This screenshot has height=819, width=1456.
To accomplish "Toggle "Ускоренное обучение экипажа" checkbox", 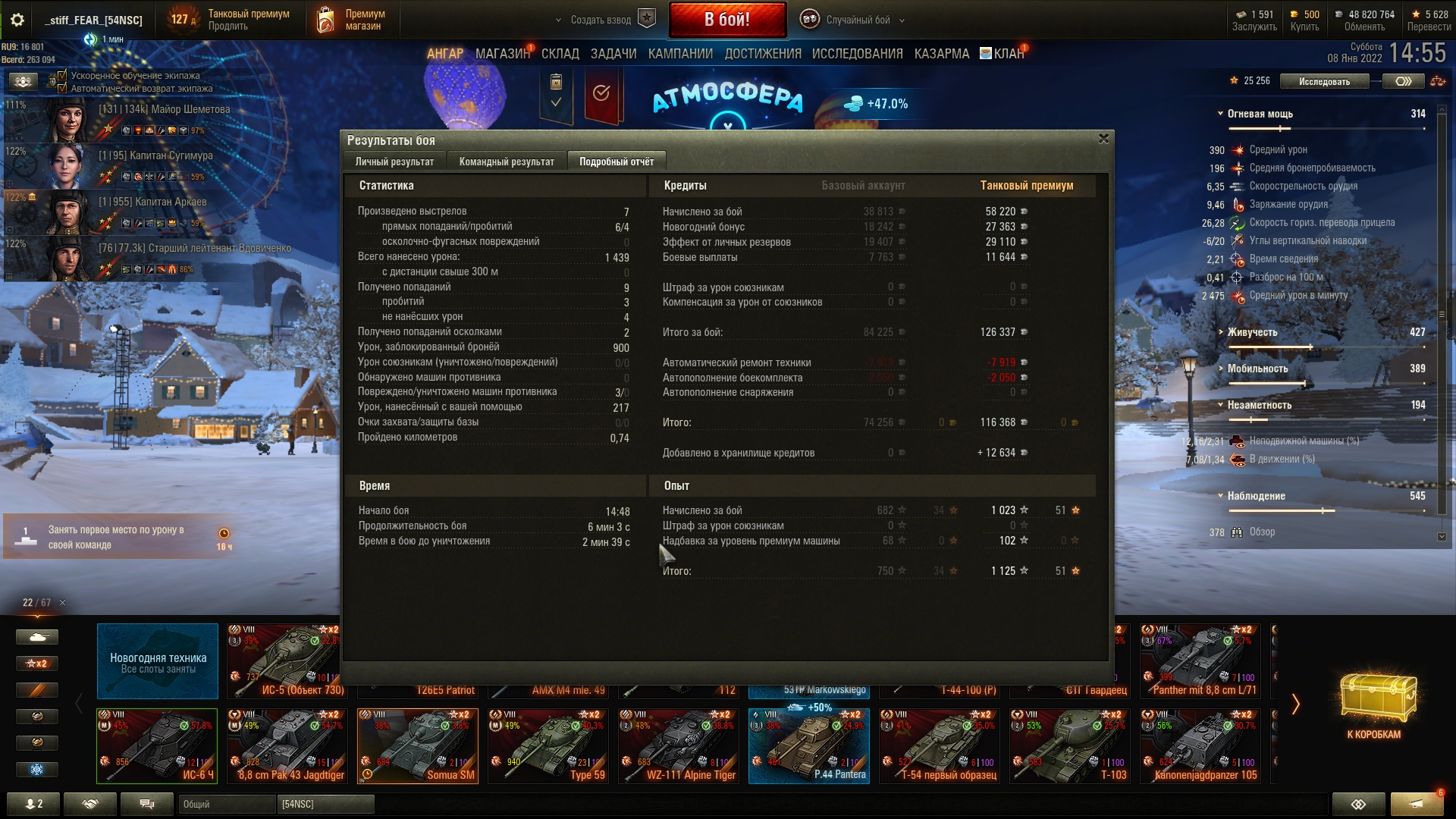I will (x=63, y=75).
